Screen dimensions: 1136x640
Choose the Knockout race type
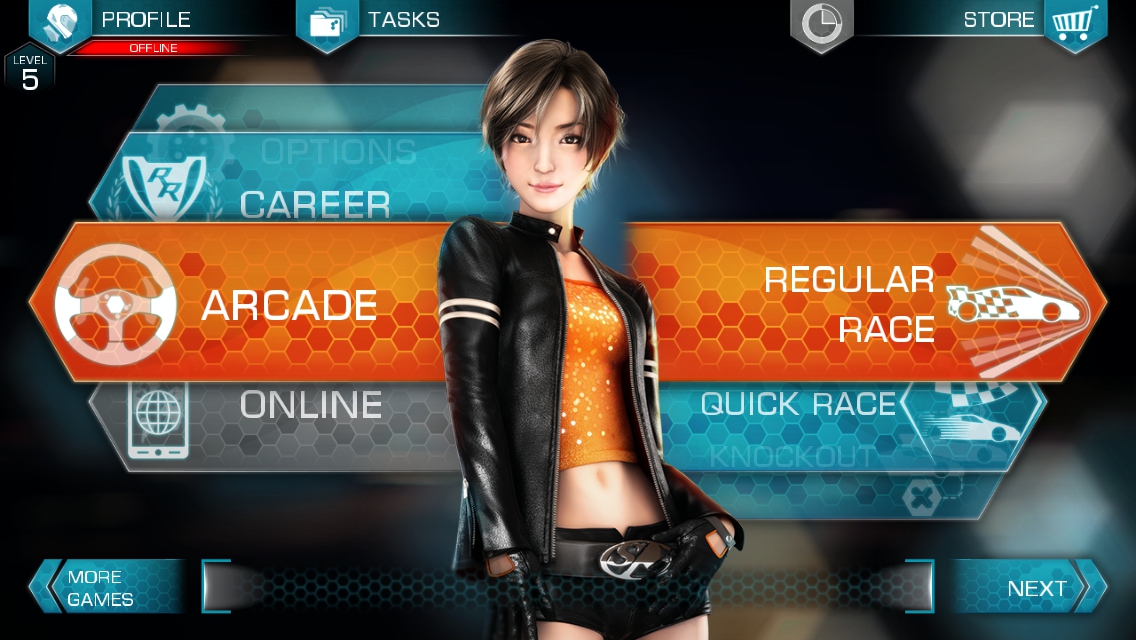click(x=792, y=457)
